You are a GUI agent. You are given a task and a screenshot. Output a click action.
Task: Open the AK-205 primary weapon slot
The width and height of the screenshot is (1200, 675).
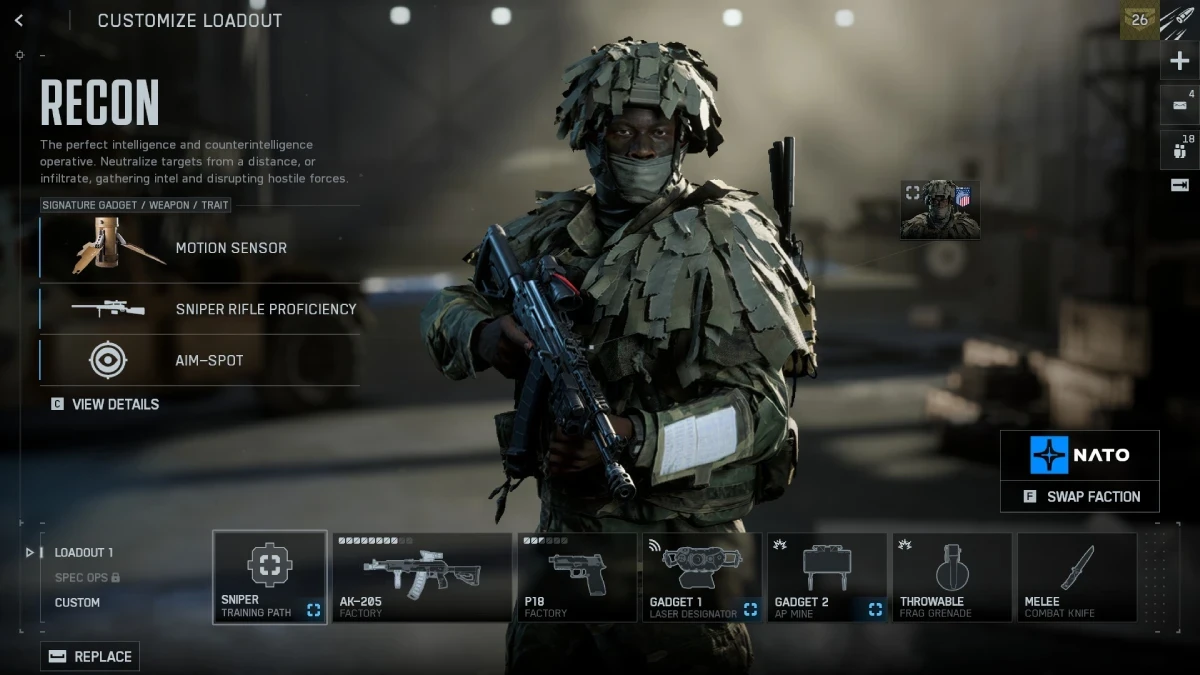pos(421,577)
